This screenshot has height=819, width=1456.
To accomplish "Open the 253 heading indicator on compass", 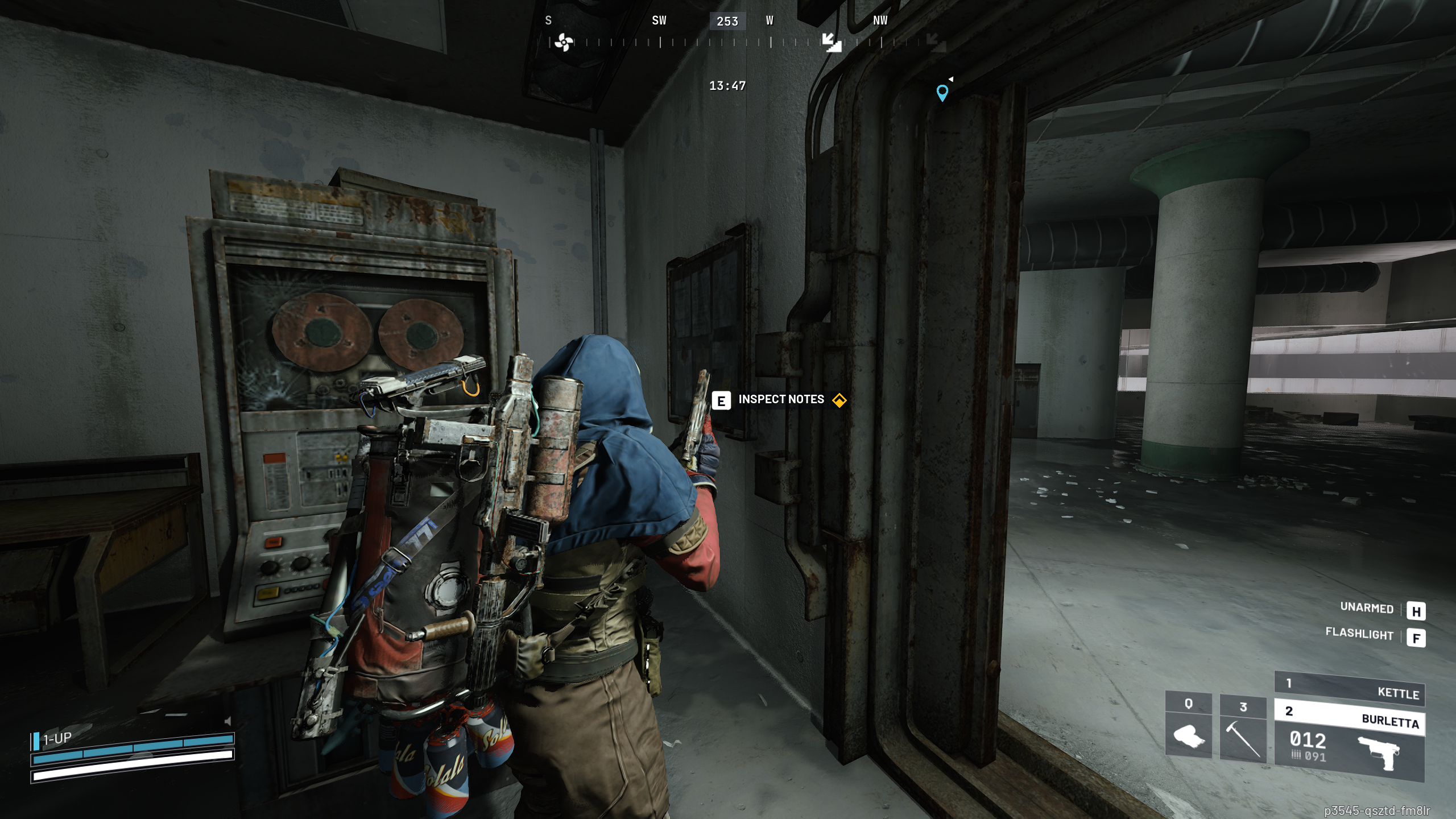I will click(x=726, y=21).
